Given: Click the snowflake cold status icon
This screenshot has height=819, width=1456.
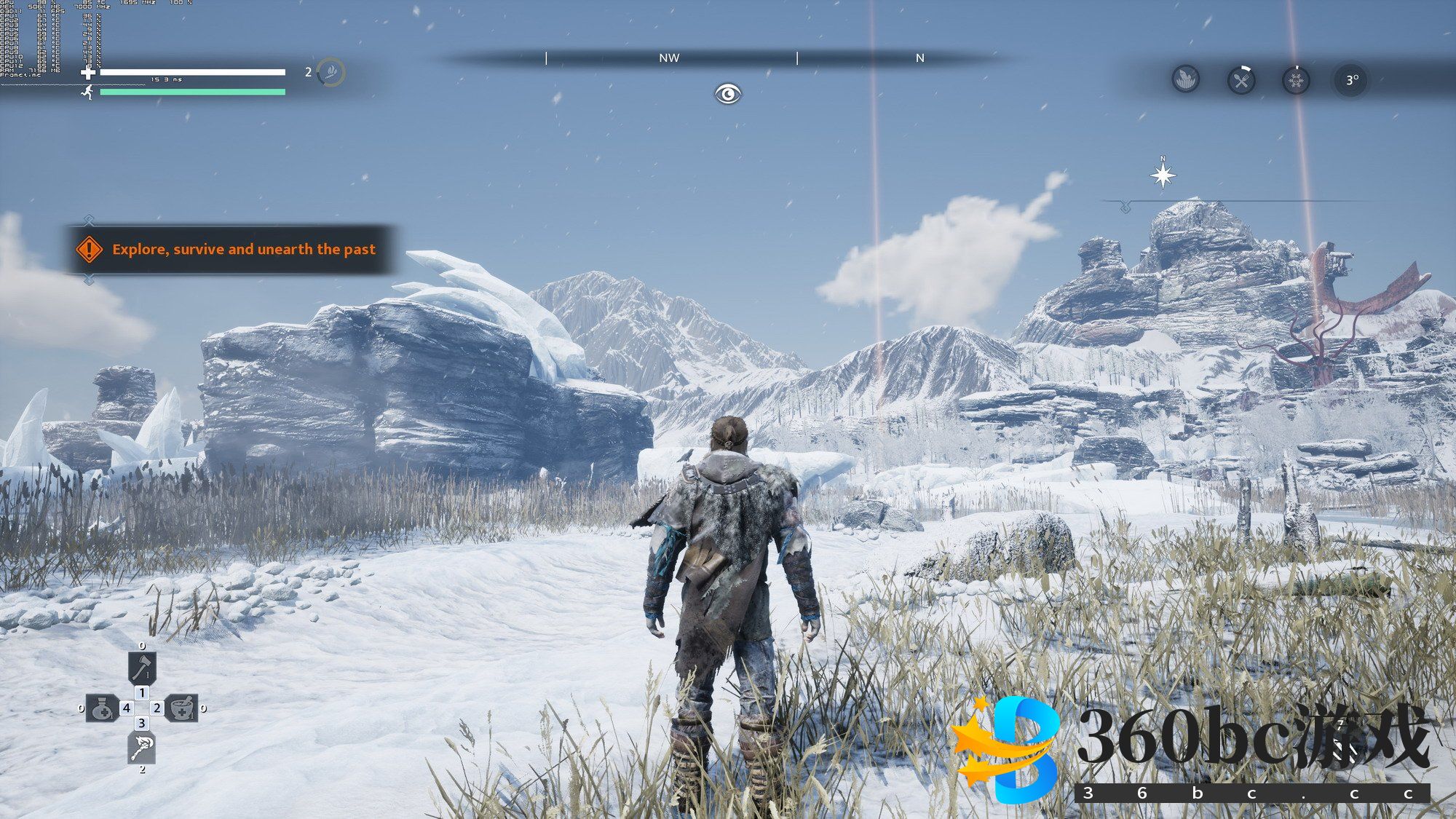Looking at the screenshot, I should (1296, 79).
